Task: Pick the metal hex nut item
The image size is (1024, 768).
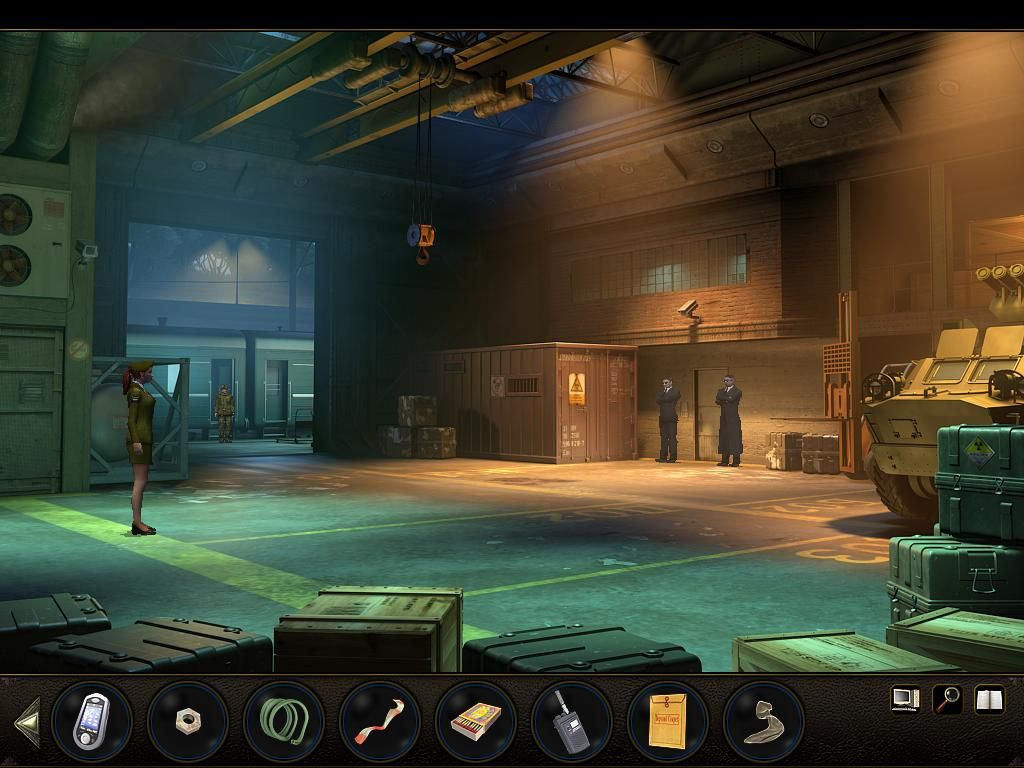Action: pos(187,720)
